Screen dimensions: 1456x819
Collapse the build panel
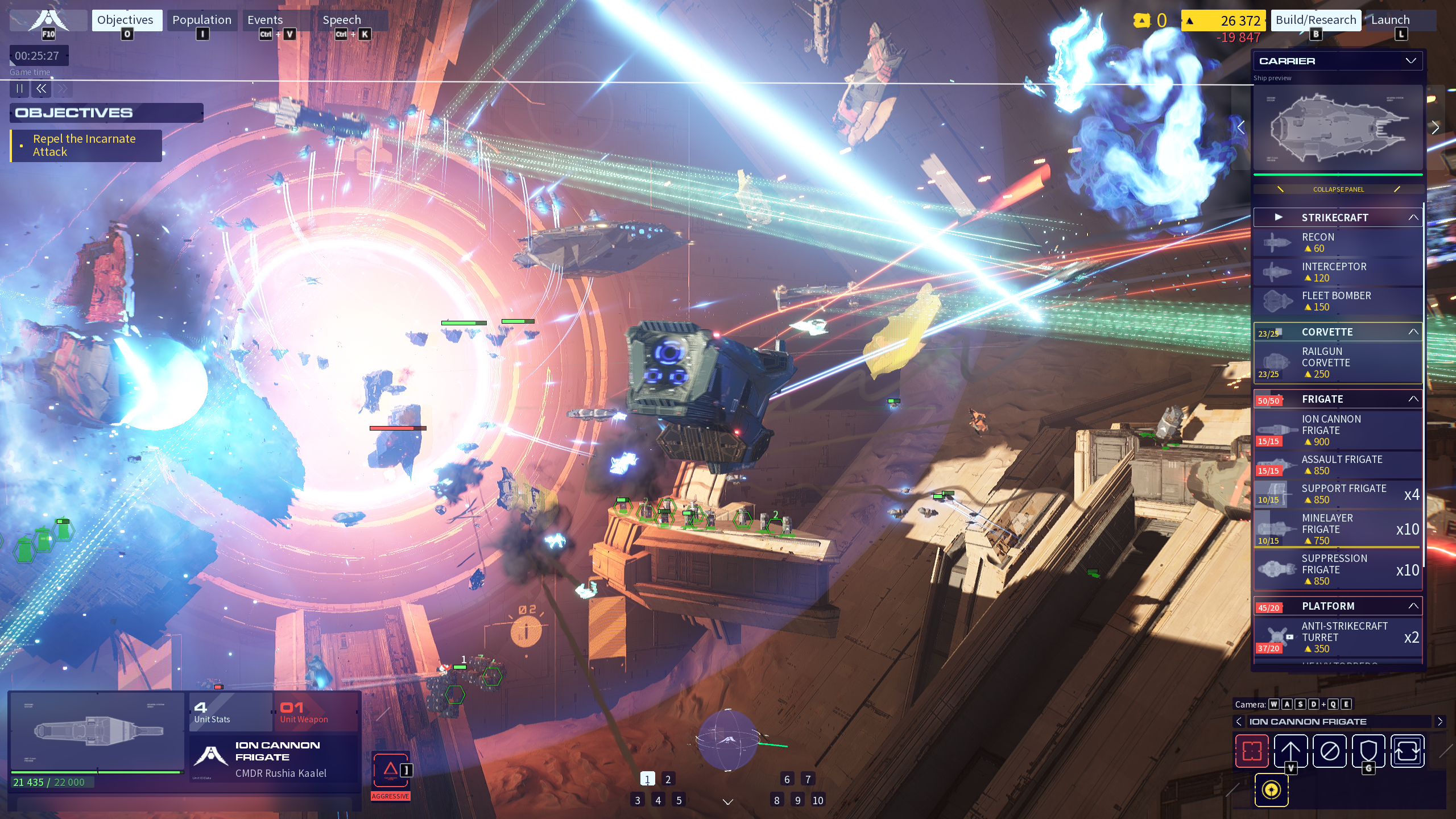(x=1338, y=189)
